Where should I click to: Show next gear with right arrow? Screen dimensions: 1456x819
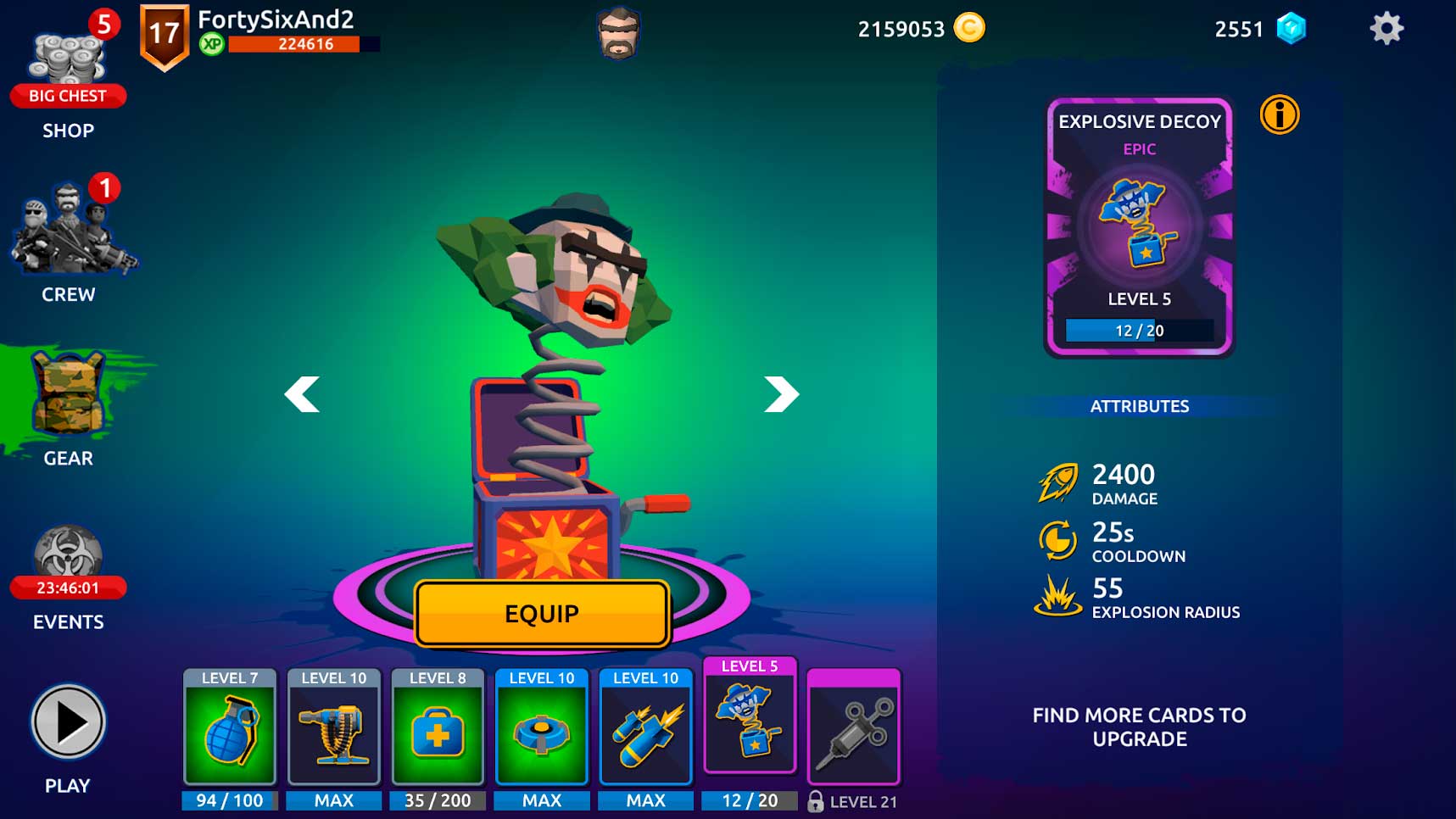coord(781,394)
